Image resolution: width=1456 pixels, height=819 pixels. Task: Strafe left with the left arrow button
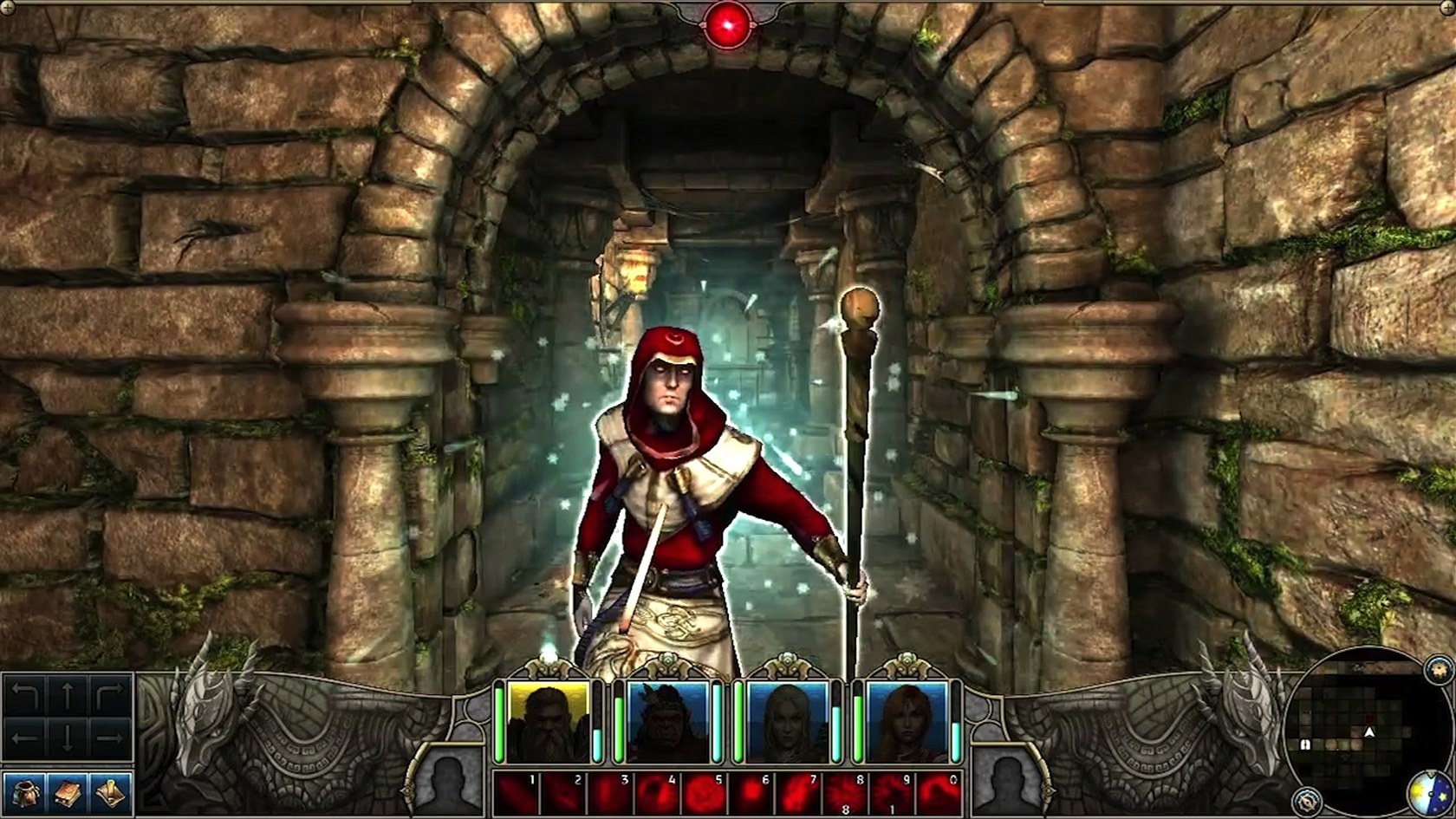(25, 739)
